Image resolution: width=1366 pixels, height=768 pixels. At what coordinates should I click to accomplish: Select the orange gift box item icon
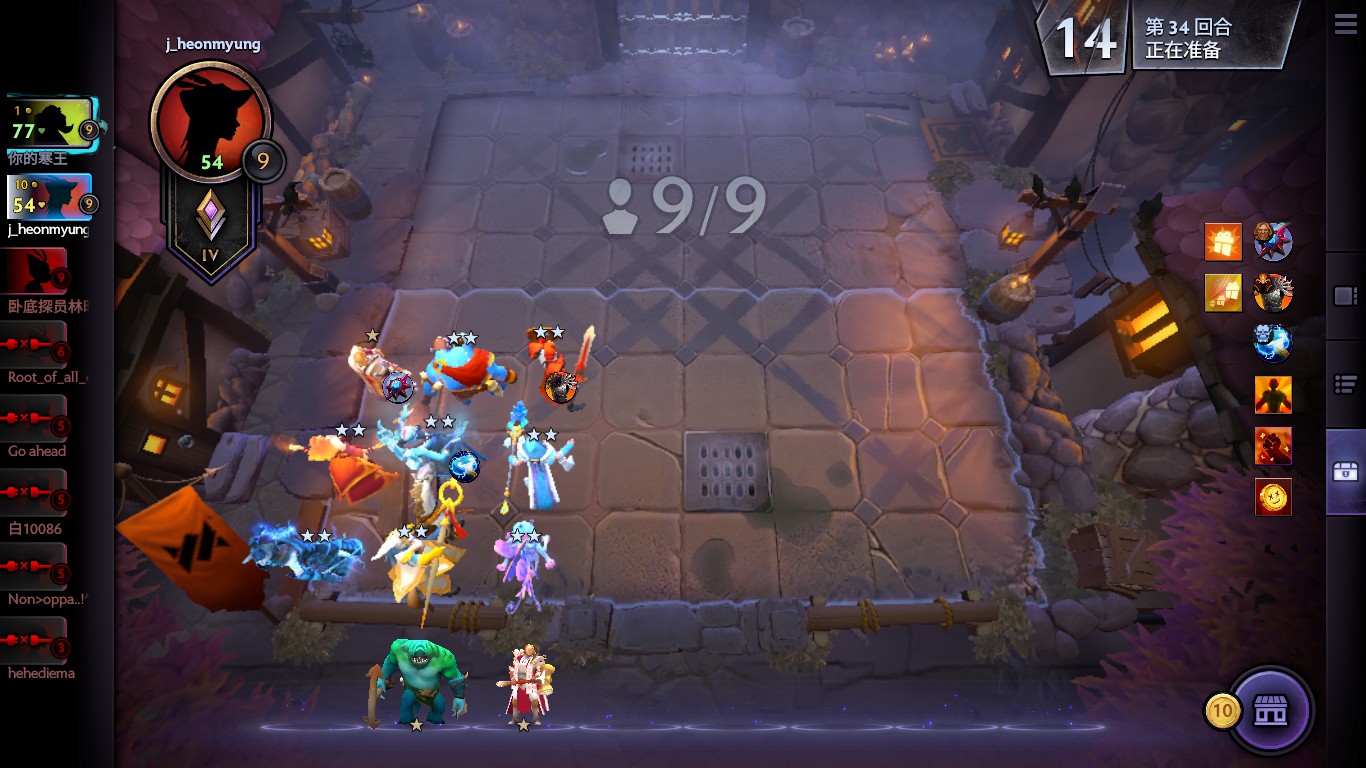point(1223,242)
